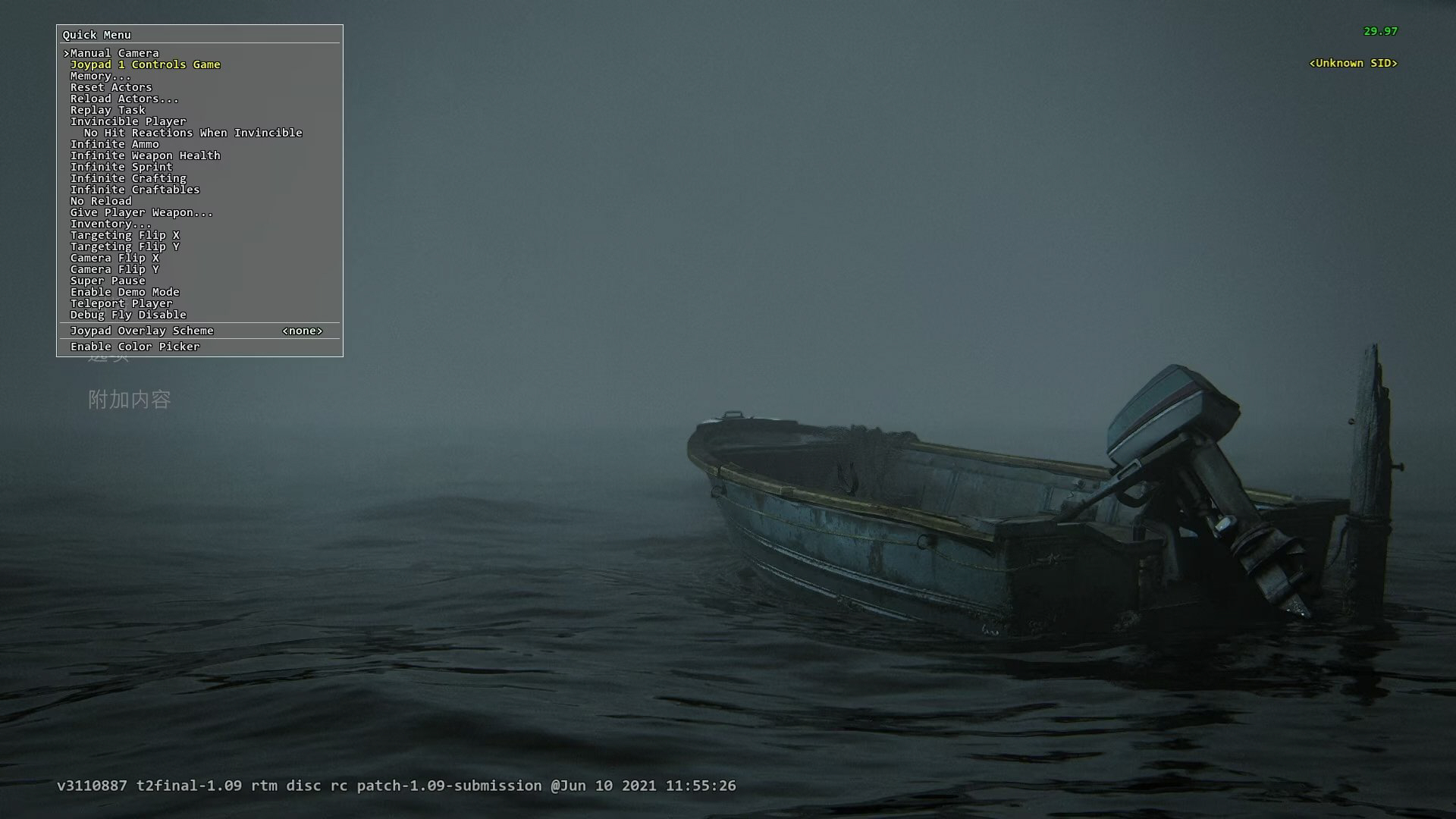Viewport: 1456px width, 819px height.
Task: Activate Super Pause
Action: coord(107,281)
